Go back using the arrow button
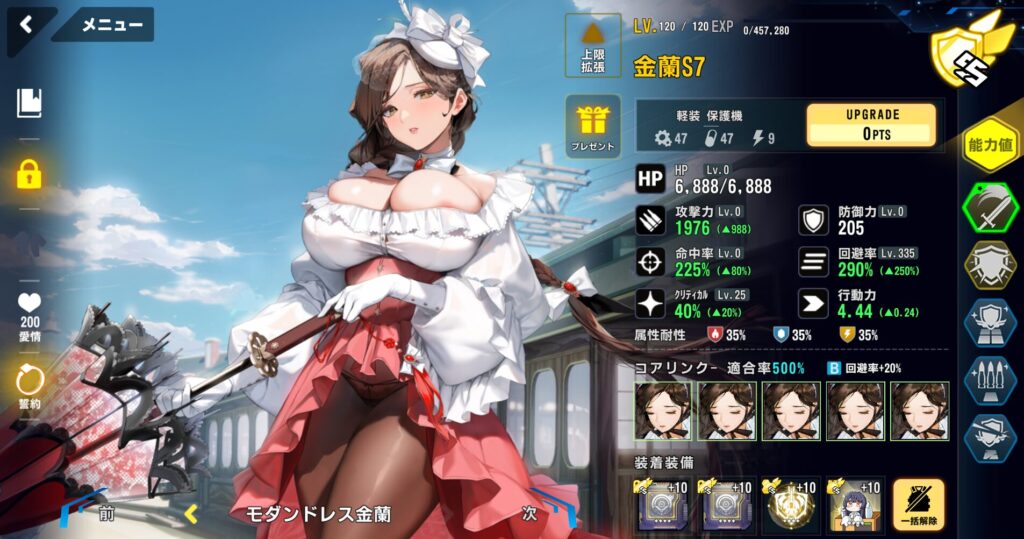The image size is (1024, 539). pos(26,25)
